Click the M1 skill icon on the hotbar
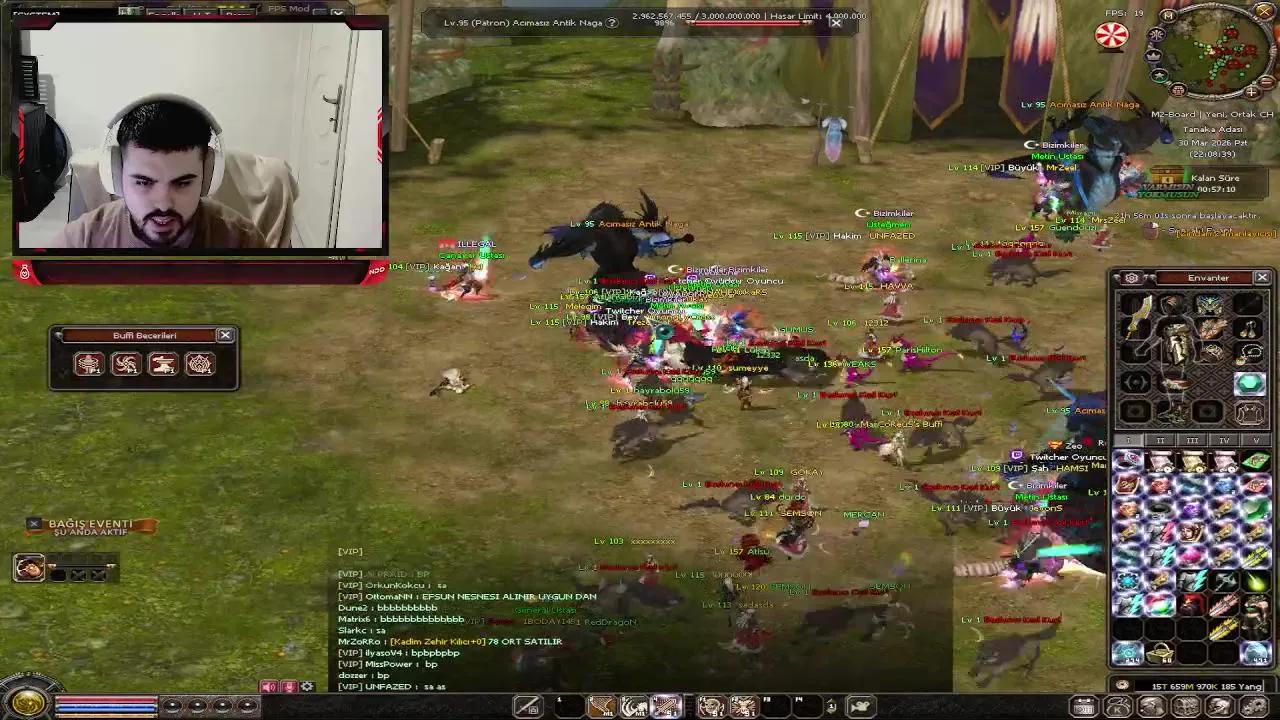The image size is (1280, 720). 601,706
